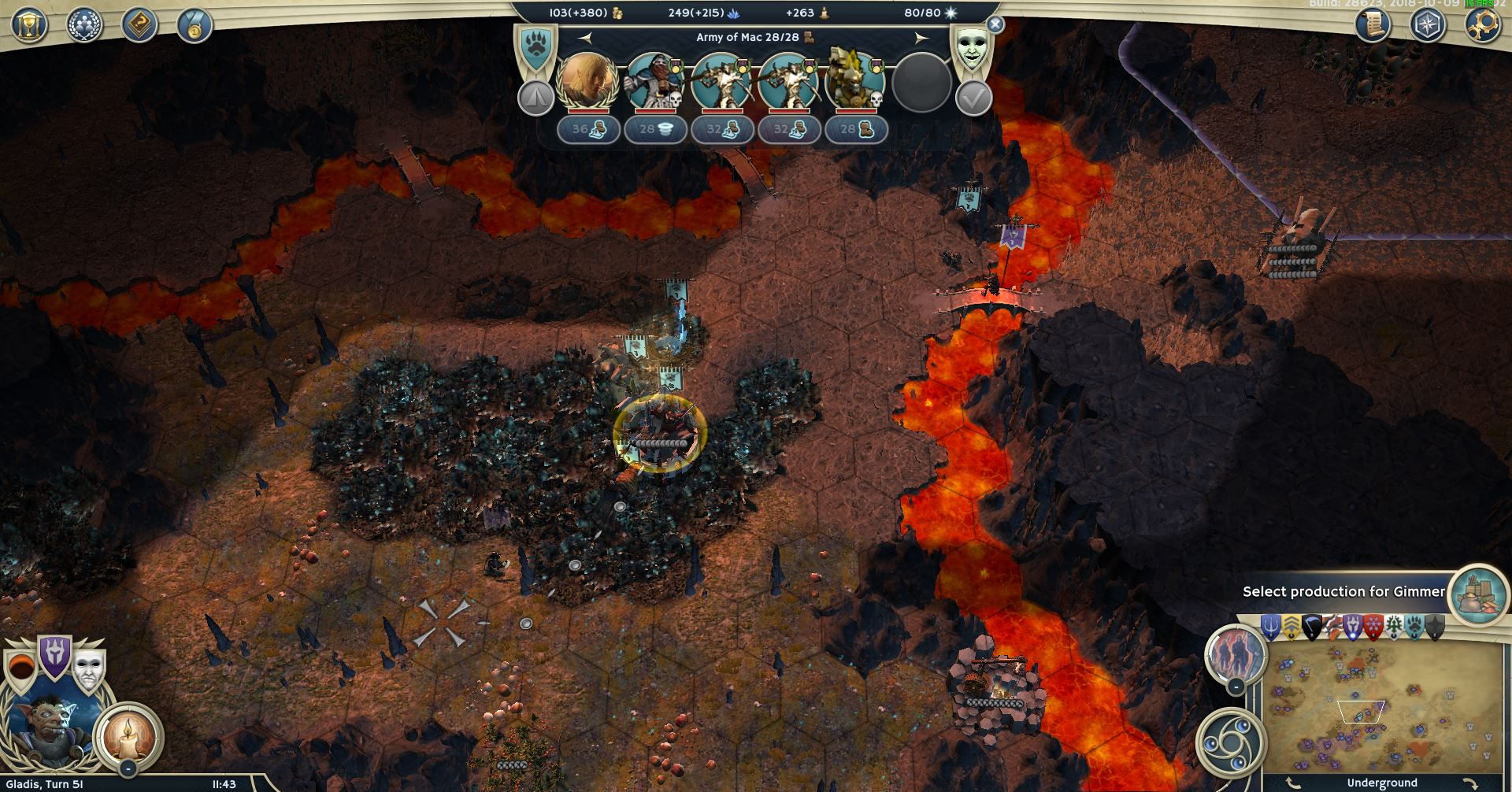Open the gear settings menu
The height and width of the screenshot is (792, 1512).
[1483, 24]
